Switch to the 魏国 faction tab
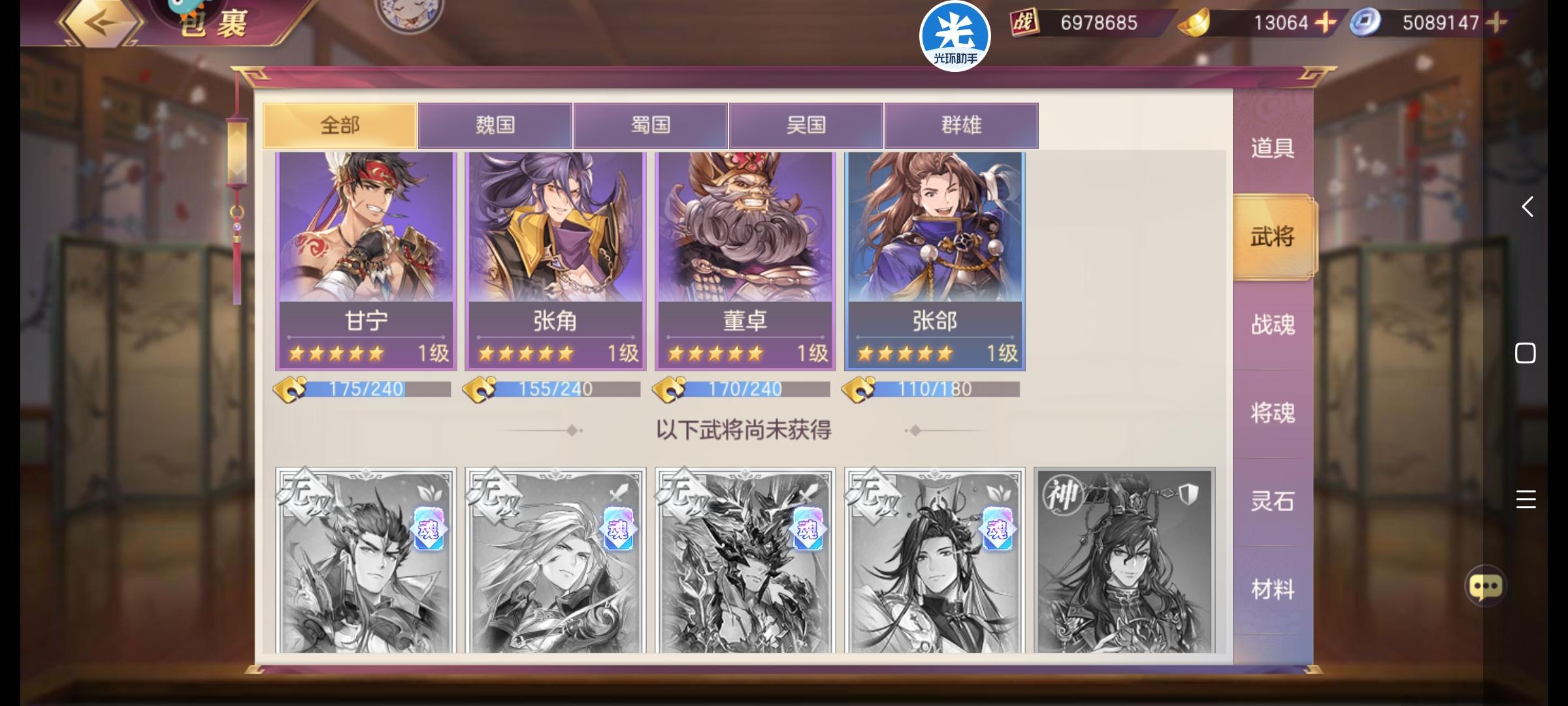The height and width of the screenshot is (706, 1568). coord(494,126)
